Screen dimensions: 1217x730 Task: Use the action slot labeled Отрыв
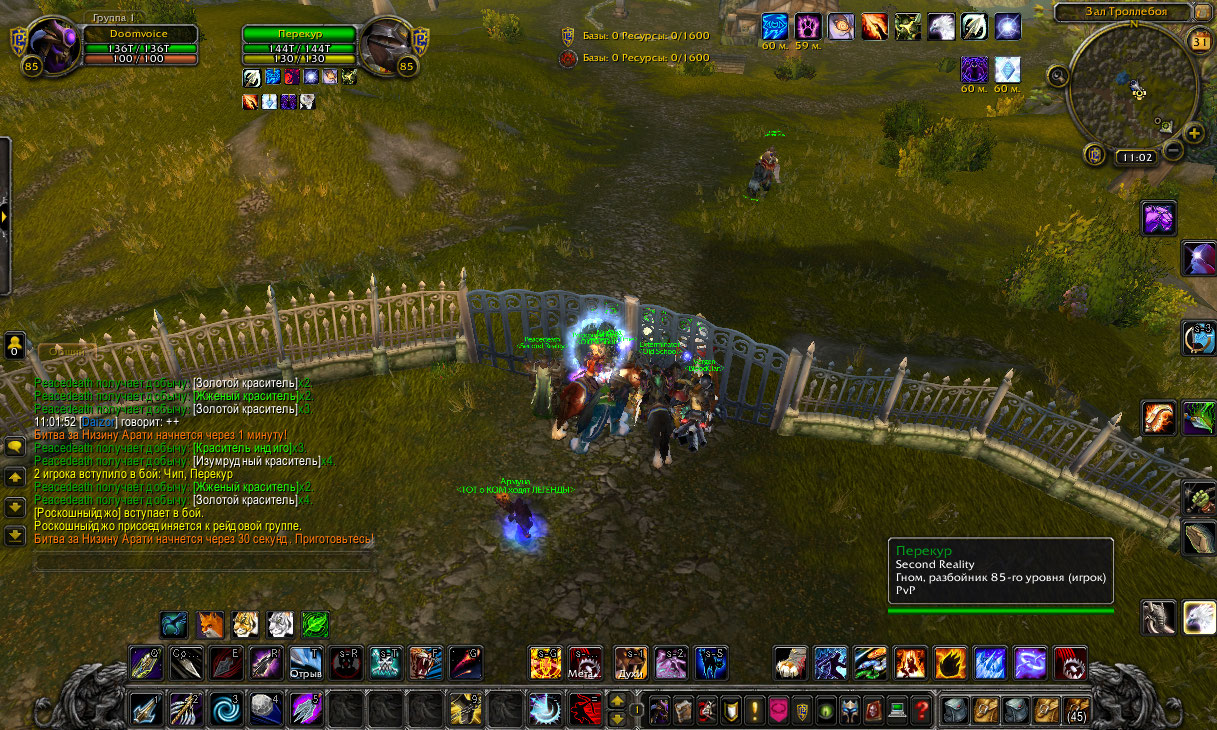[305, 662]
